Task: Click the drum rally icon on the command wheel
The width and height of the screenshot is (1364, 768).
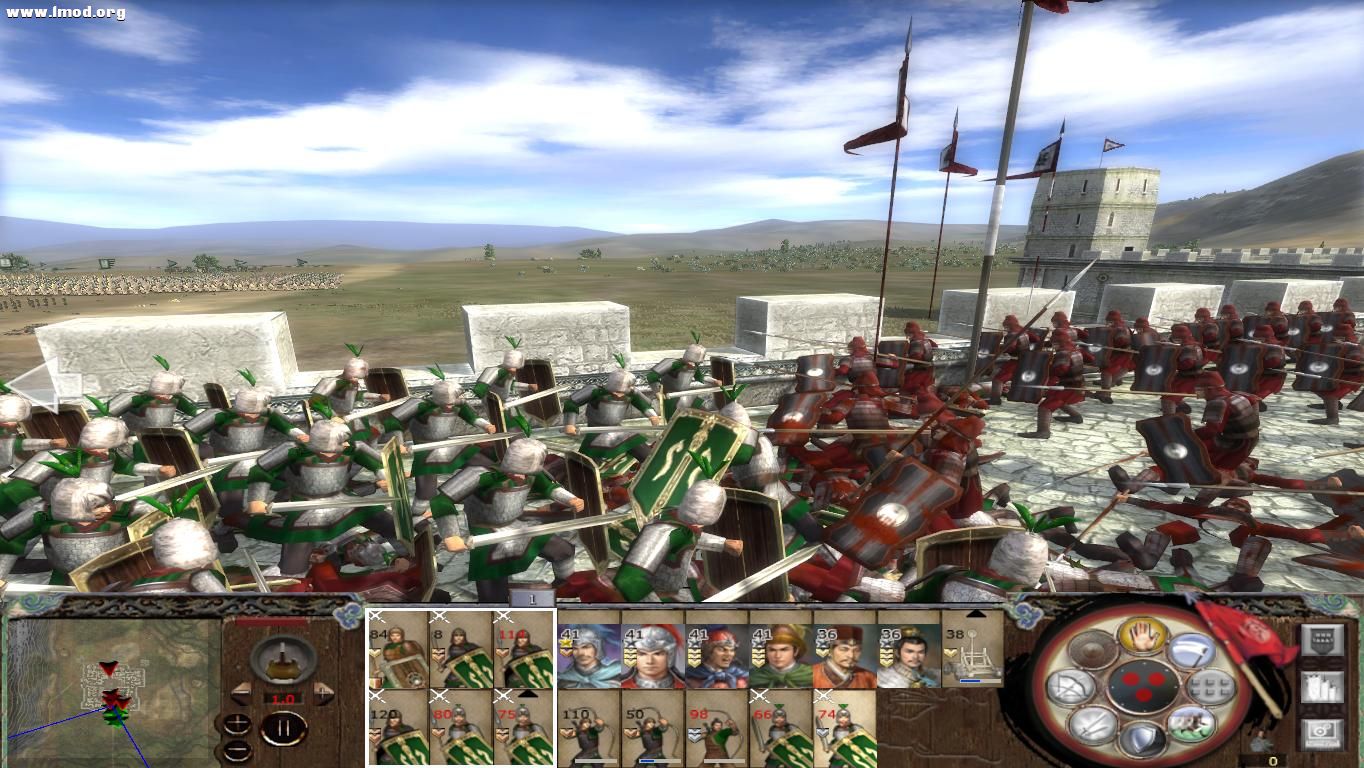Action: [x=1093, y=649]
